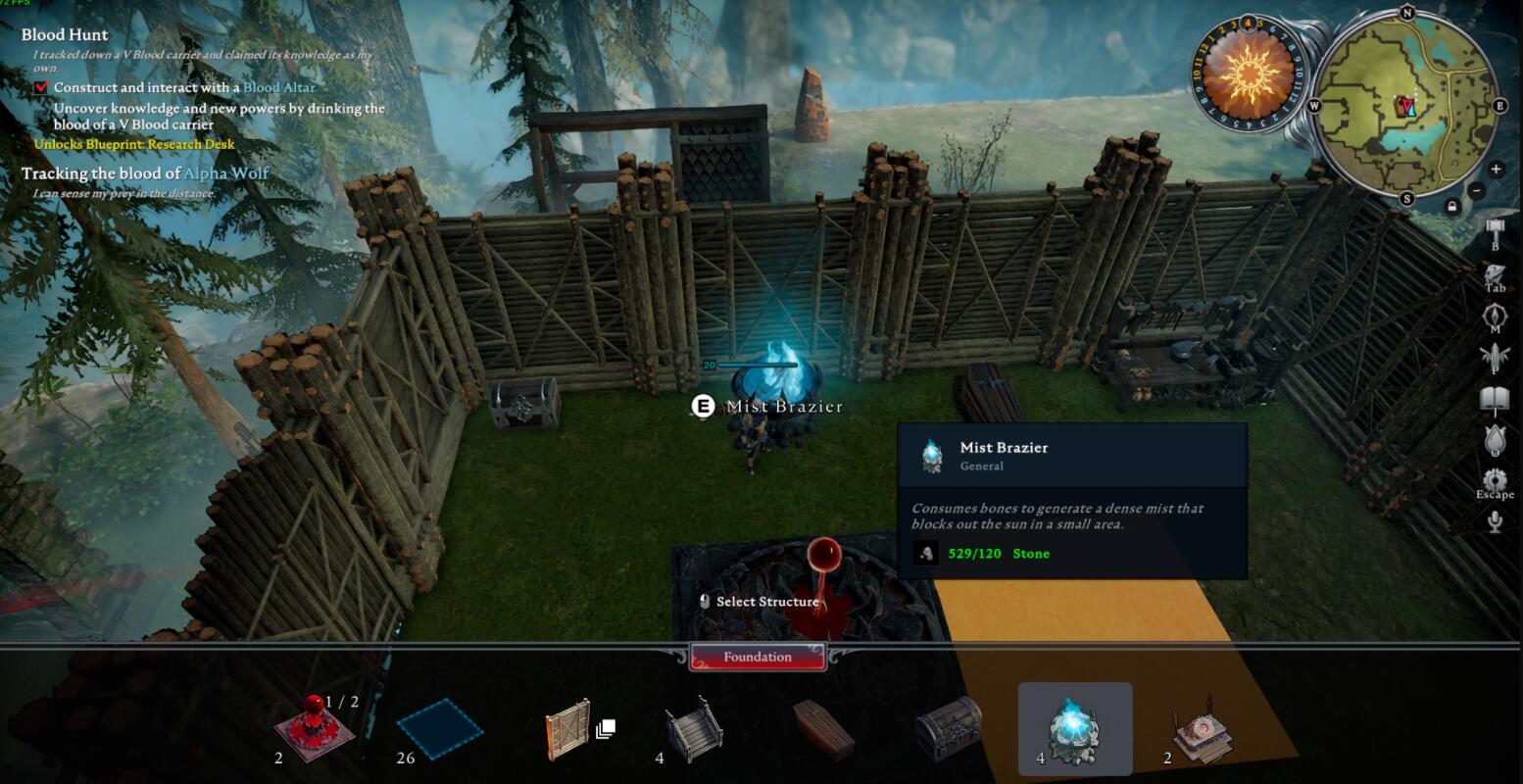Toggle the minimap rotation lock
Viewport: 1523px width, 784px height.
tap(1451, 206)
